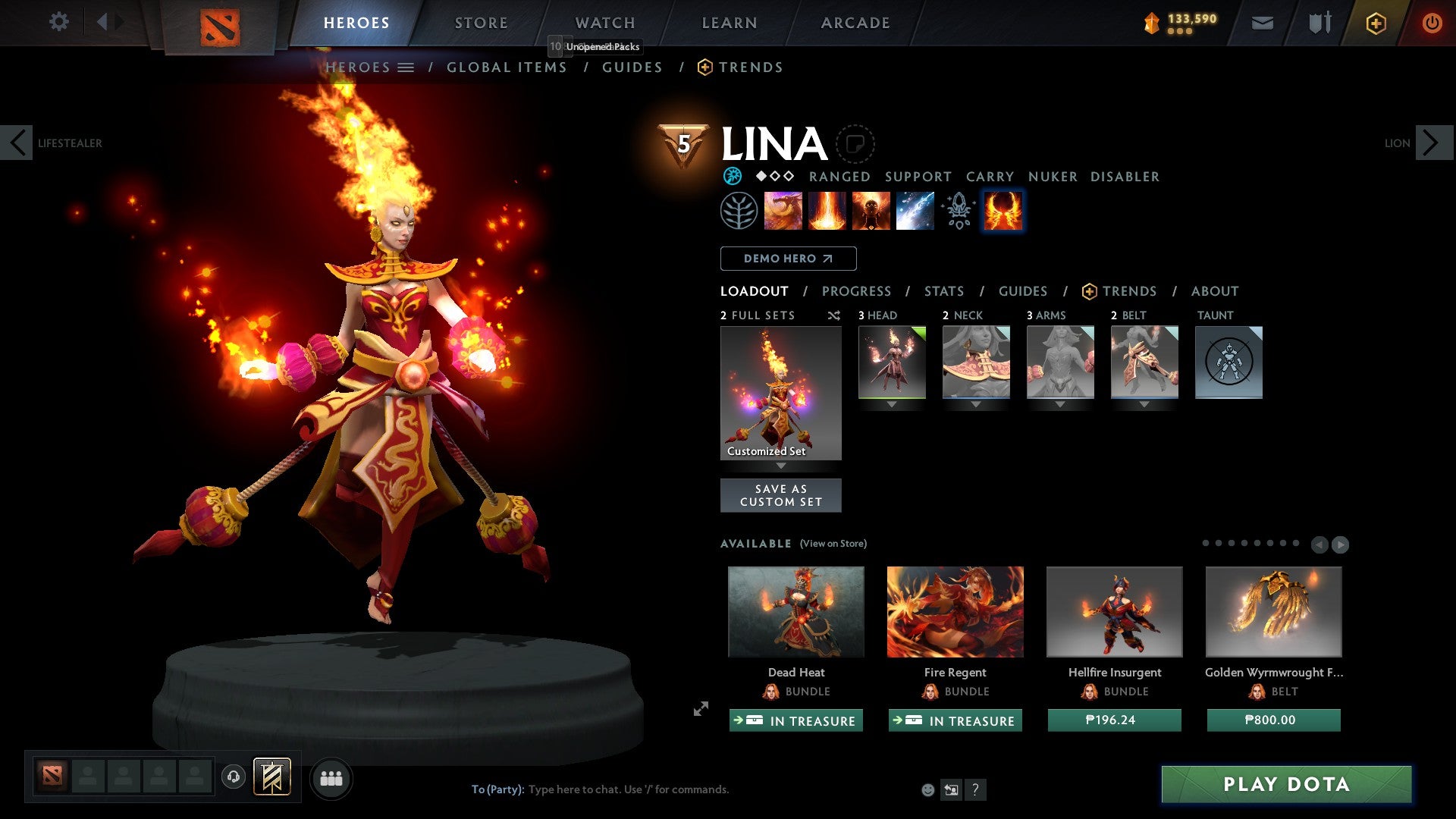Click the armory shield and sword icon
The image size is (1456, 819).
(x=1319, y=23)
